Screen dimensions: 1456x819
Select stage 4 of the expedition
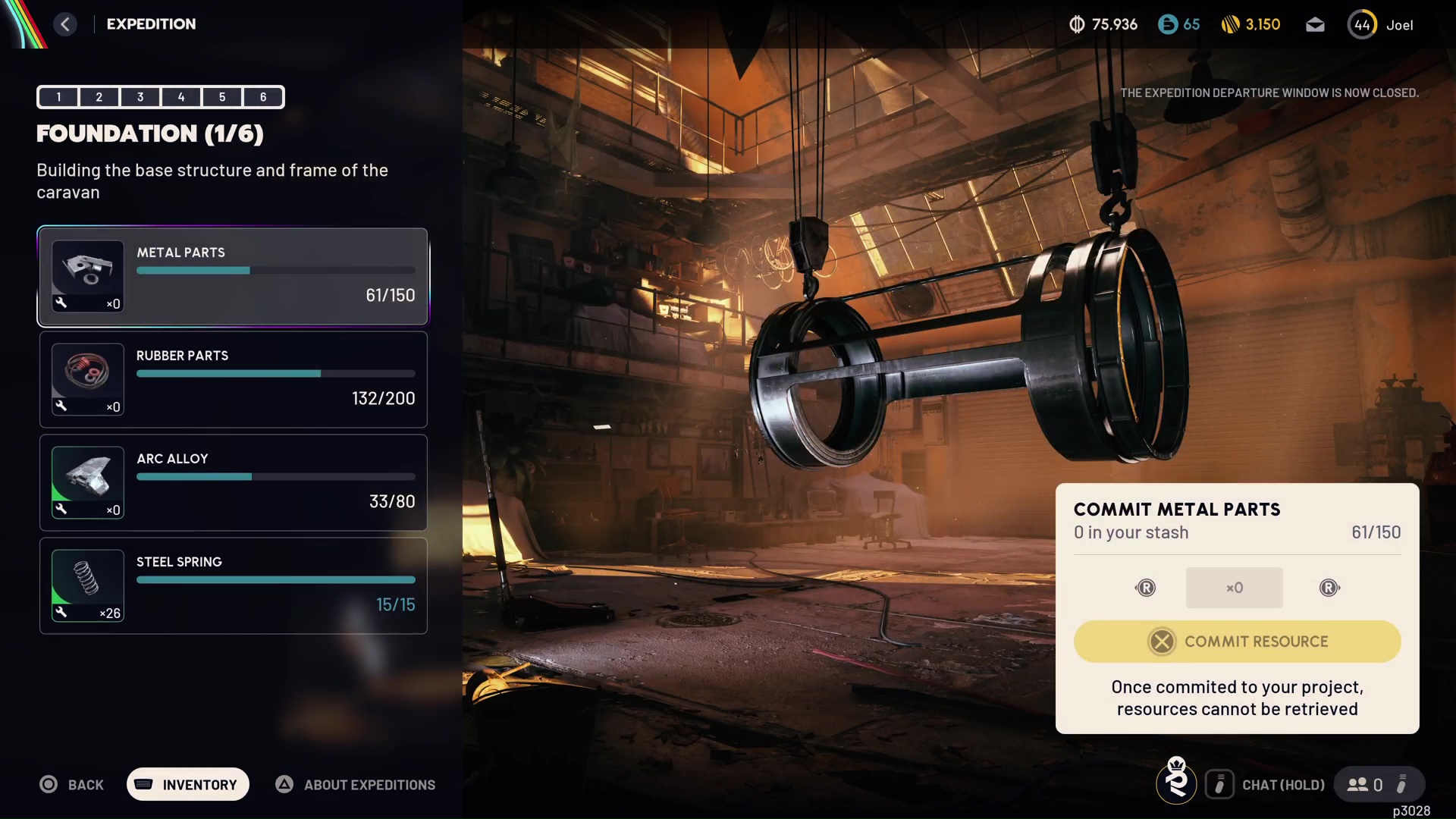coord(181,97)
